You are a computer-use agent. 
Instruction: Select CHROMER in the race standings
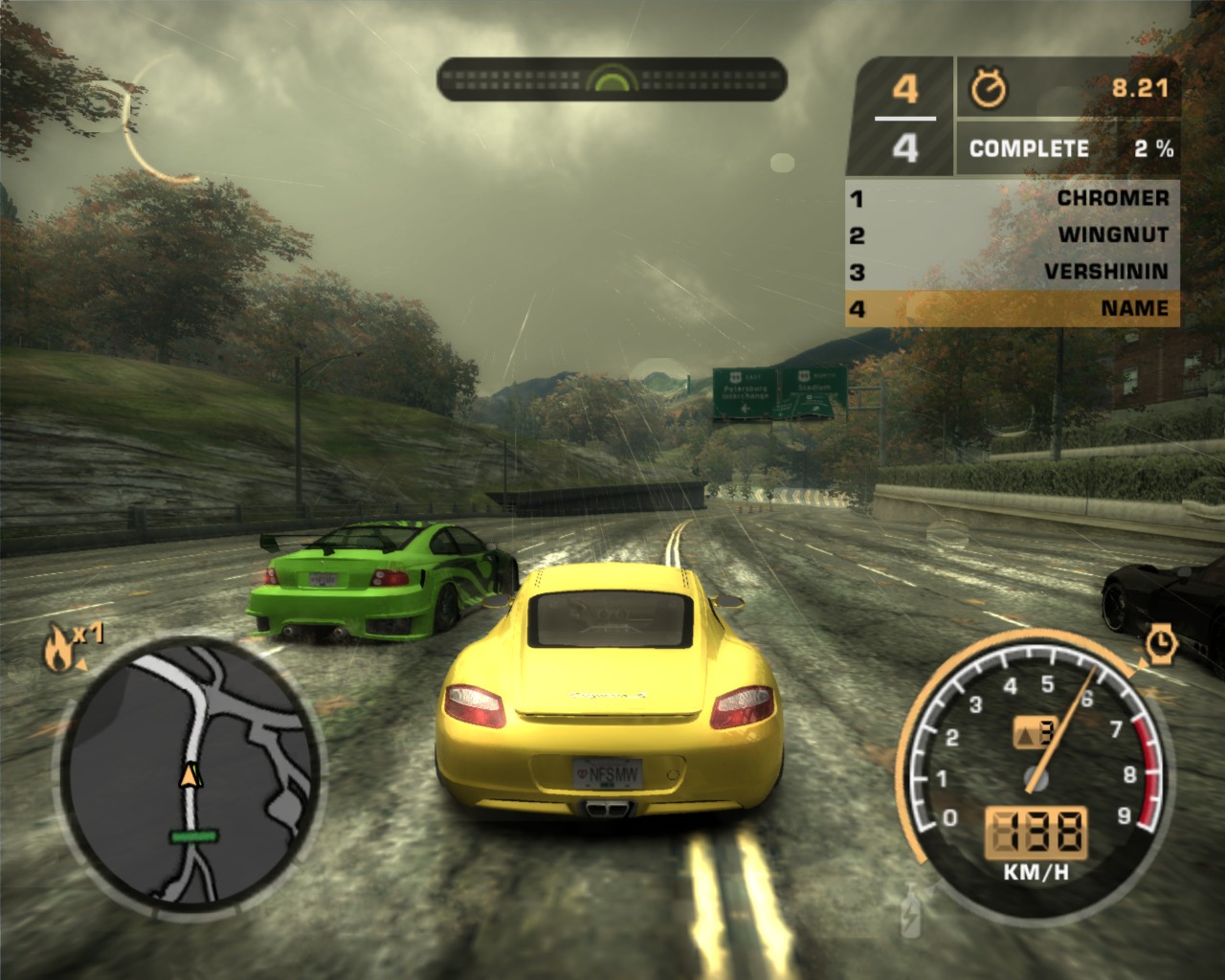click(x=1013, y=198)
